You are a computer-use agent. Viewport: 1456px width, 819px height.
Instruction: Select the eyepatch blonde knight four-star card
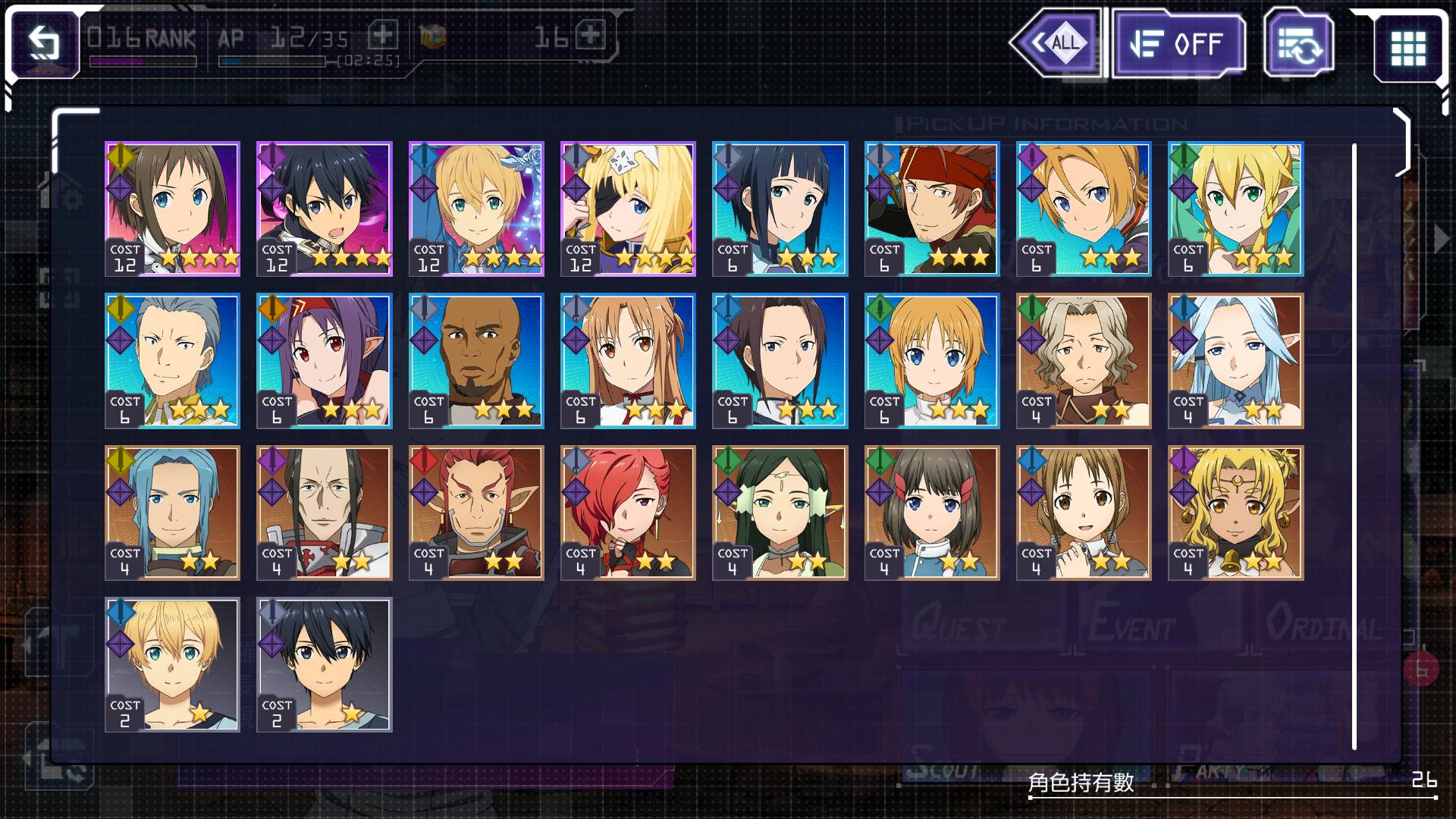click(628, 209)
